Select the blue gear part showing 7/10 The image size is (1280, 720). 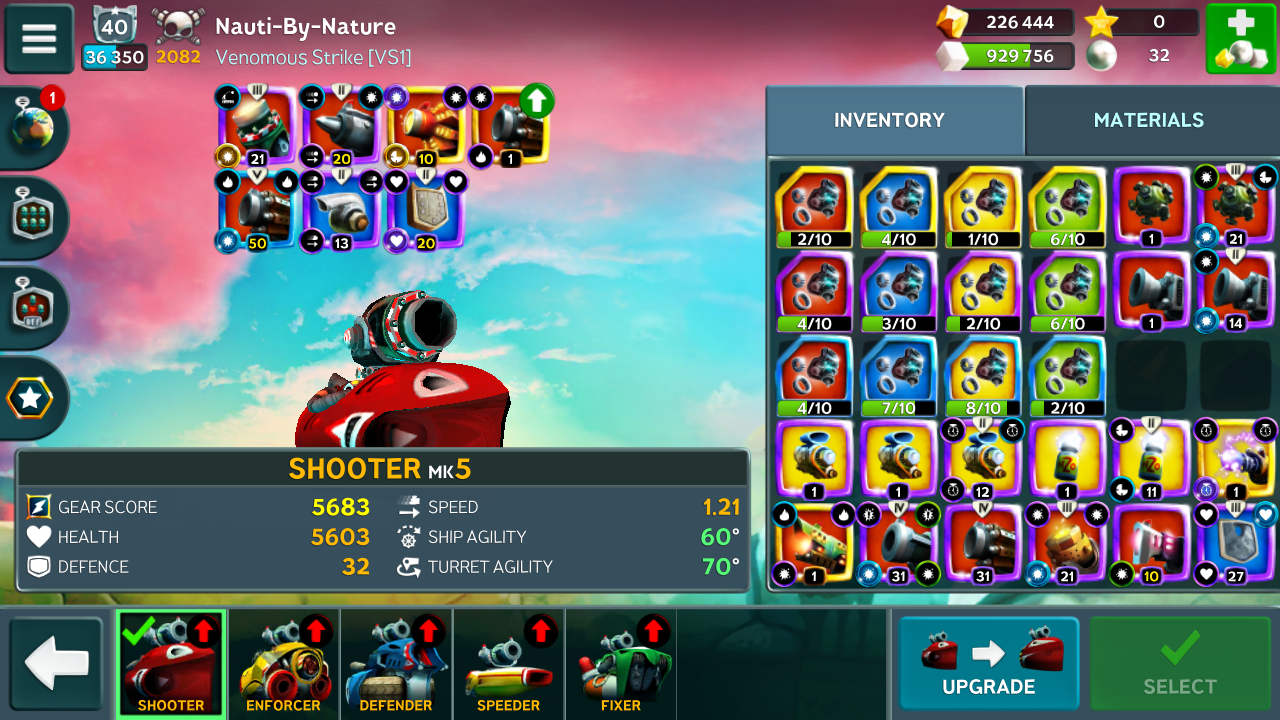tap(898, 376)
